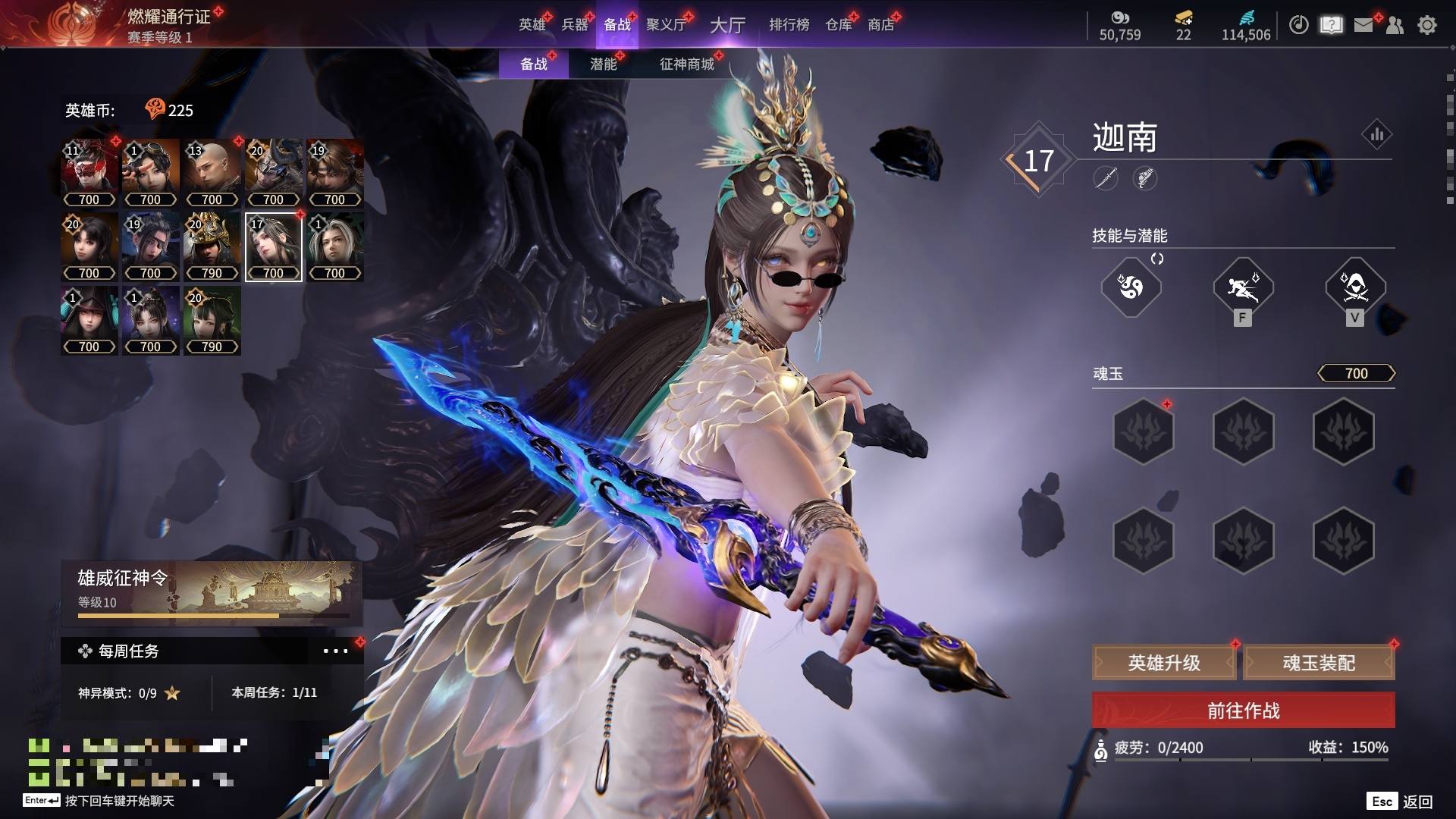Start battle with 前往作战 button
1456x819 pixels.
point(1243,711)
